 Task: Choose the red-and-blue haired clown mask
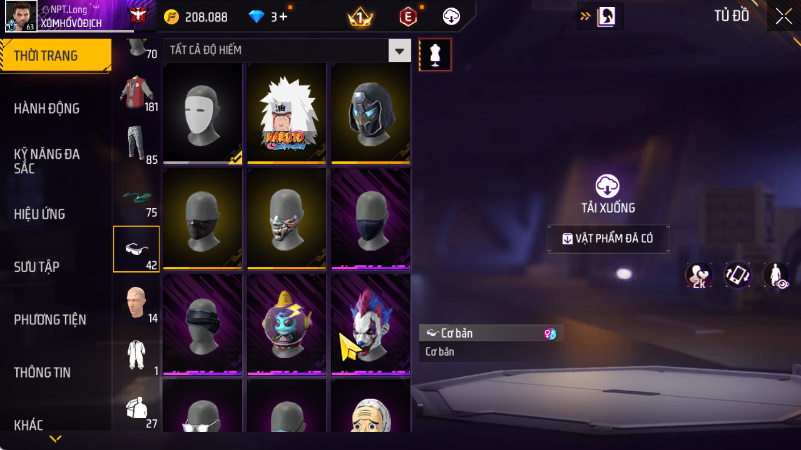[370, 323]
